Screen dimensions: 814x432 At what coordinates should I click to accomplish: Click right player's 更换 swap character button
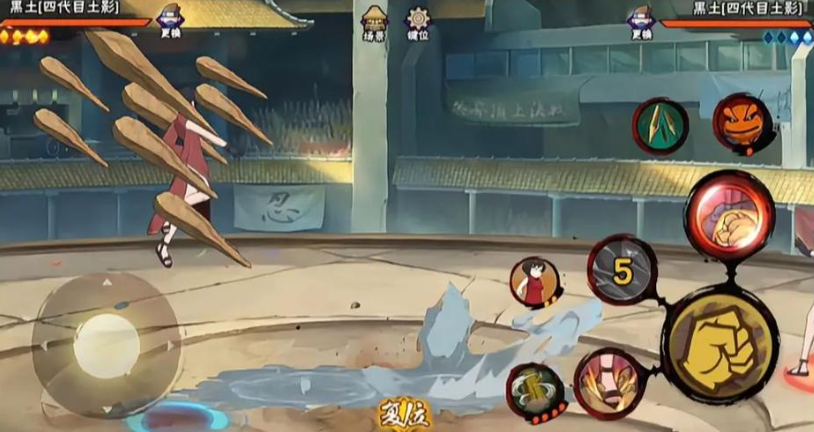(641, 24)
